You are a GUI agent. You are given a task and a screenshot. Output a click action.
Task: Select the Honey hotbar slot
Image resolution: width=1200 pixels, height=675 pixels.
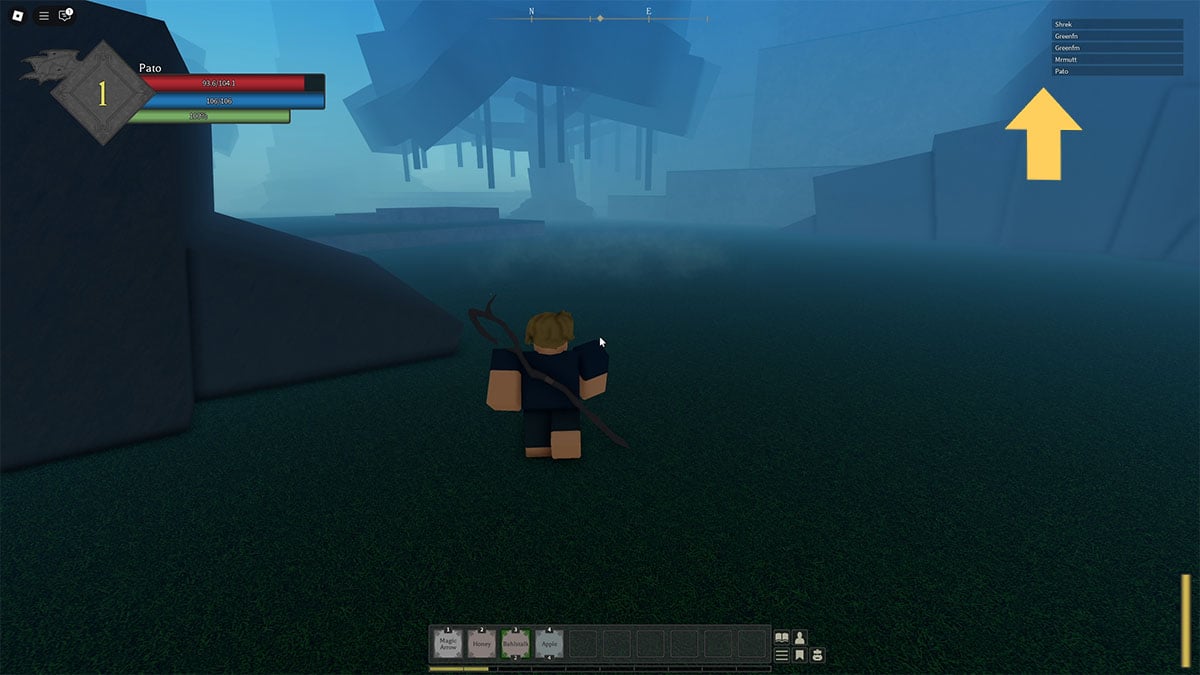(482, 643)
